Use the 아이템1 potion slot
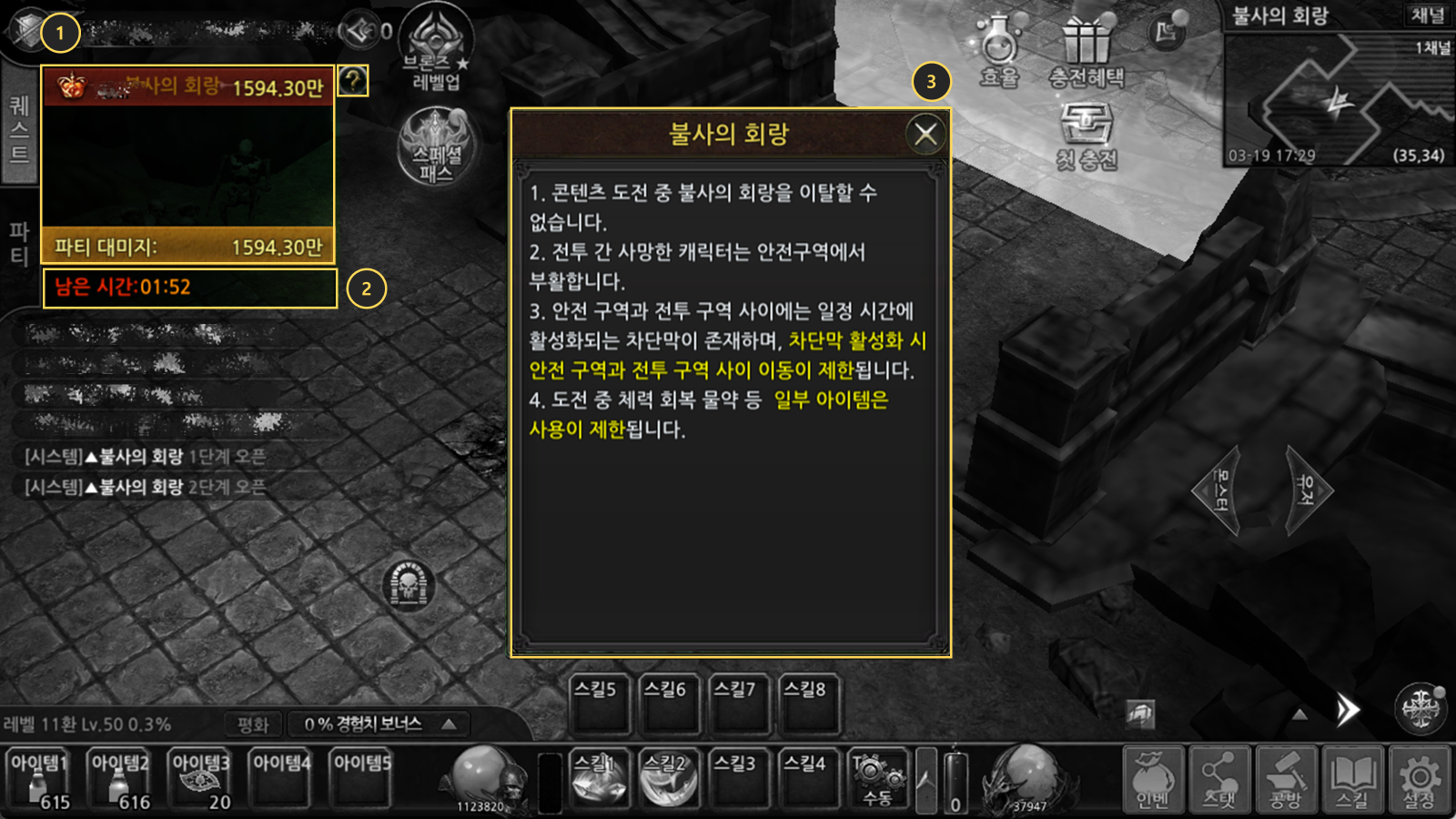This screenshot has width=1456, height=819. (x=40, y=779)
